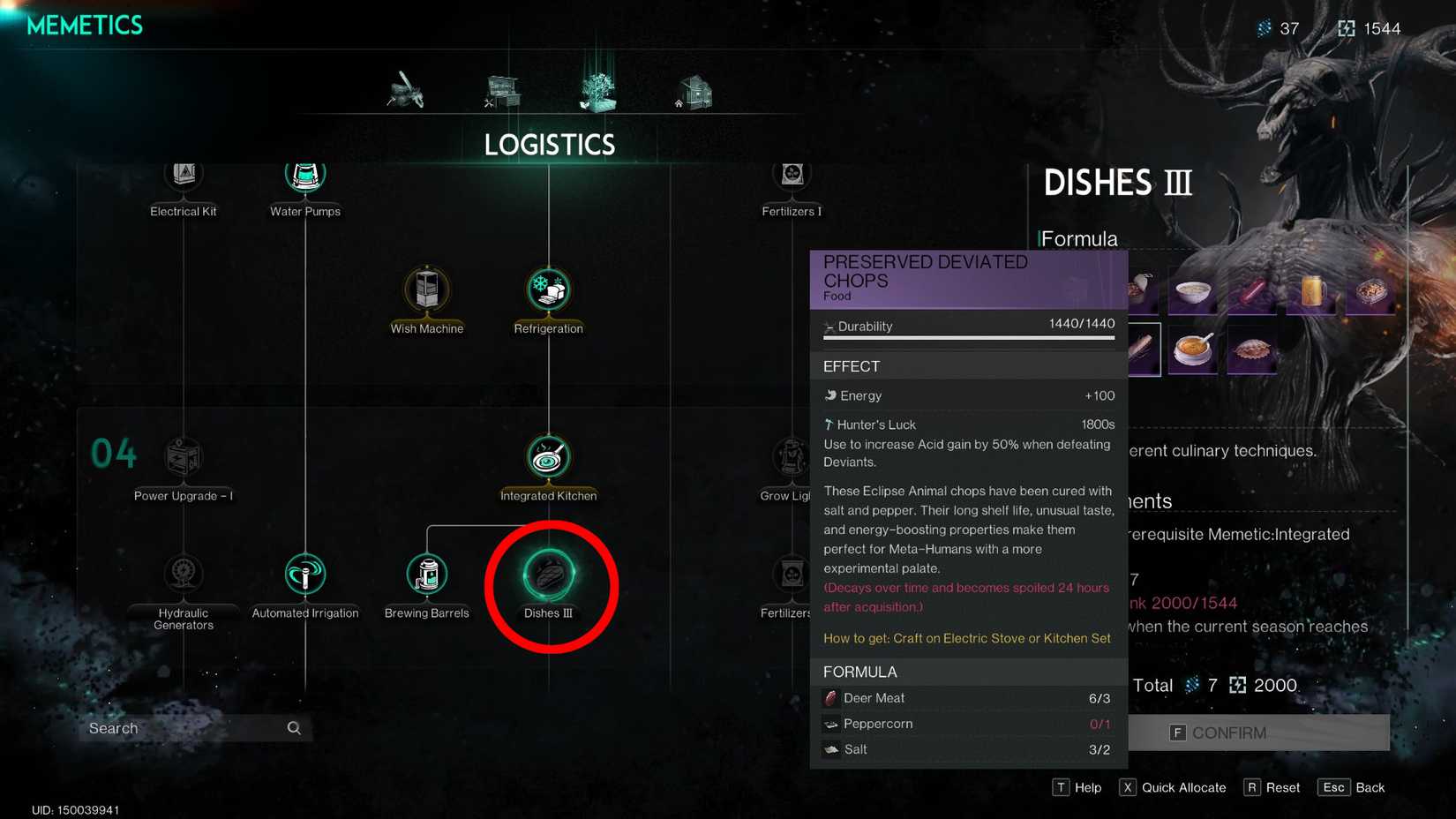Select the Automated Irrigation memetic
Viewport: 1456px width, 819px height.
(304, 575)
